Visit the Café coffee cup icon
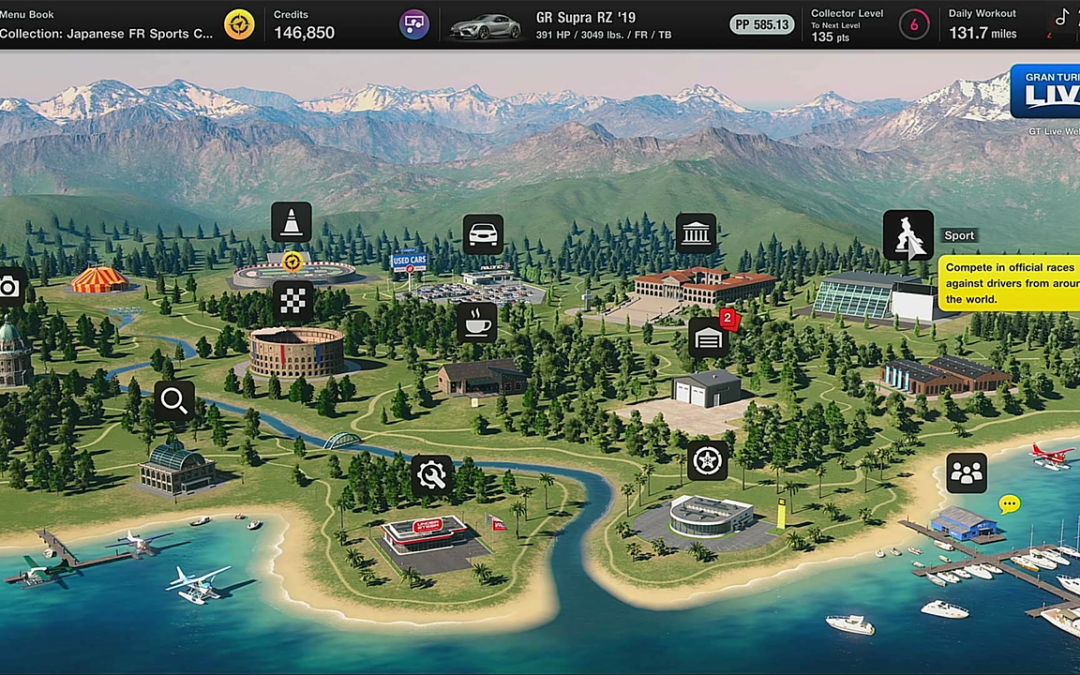1080x675 pixels. 477,322
